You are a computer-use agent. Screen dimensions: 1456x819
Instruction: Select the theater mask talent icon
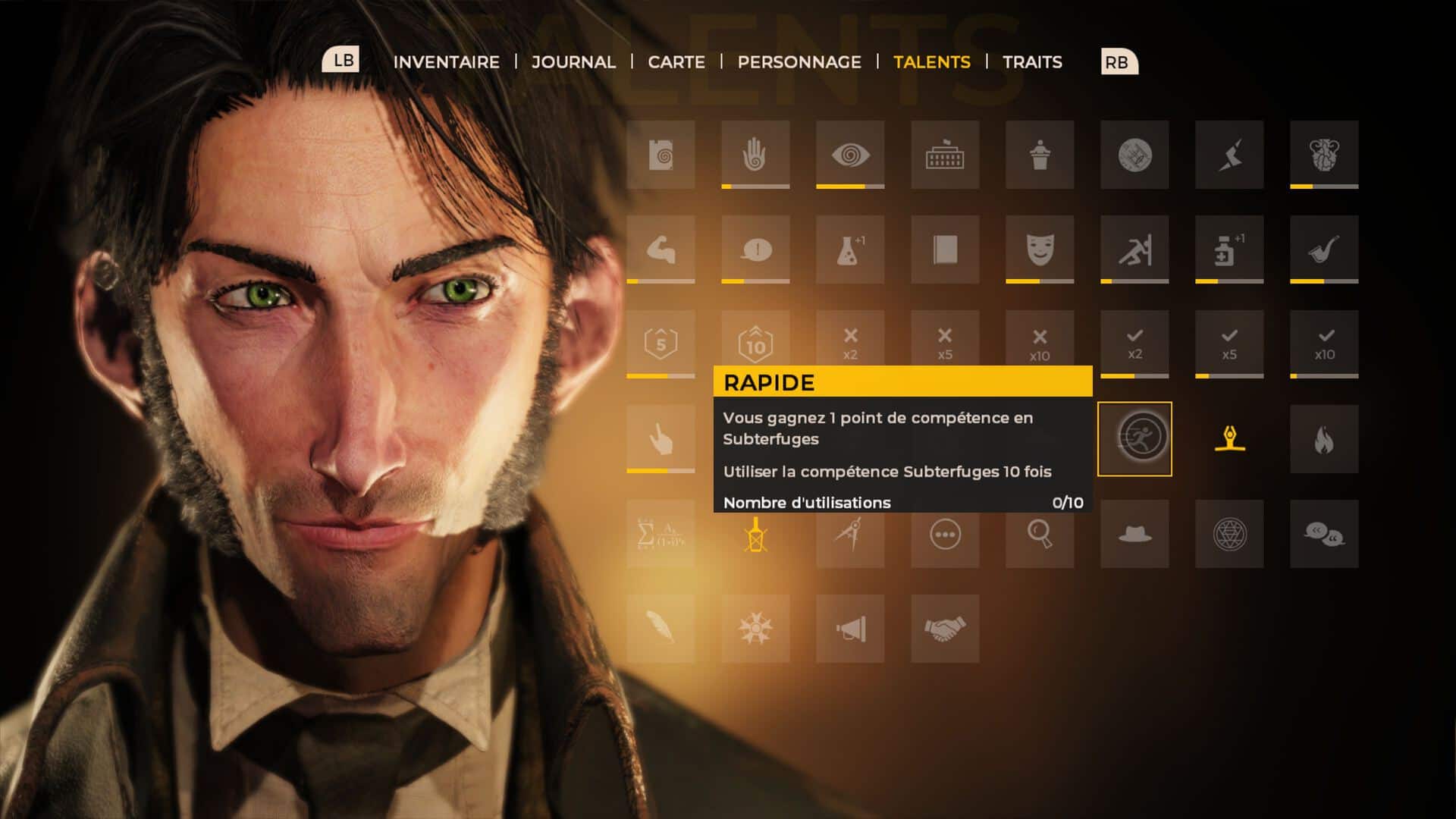1040,249
